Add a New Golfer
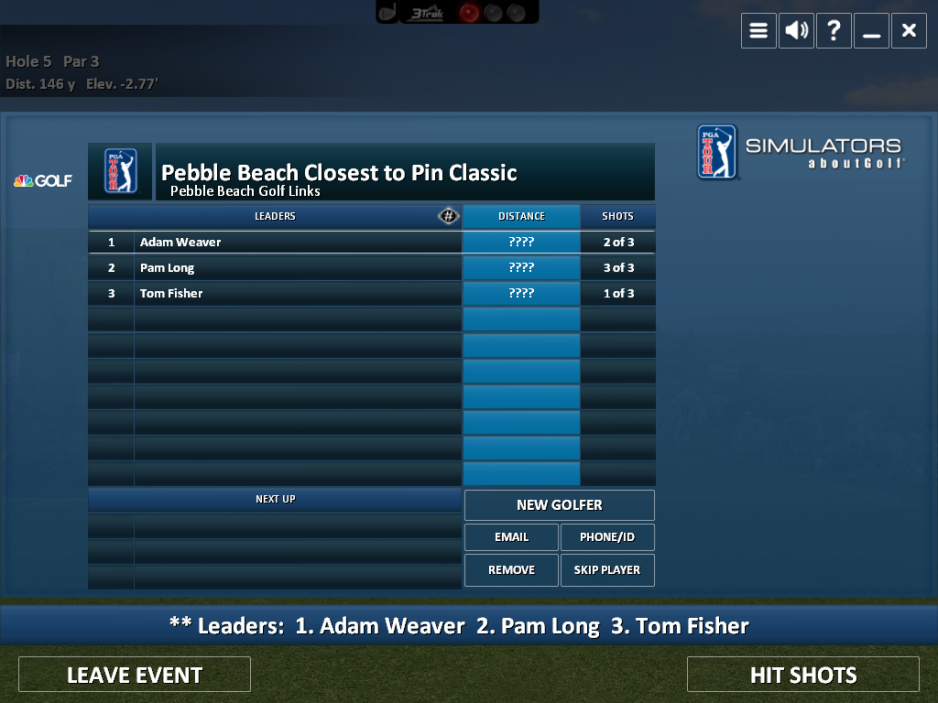938x703 pixels. click(x=559, y=505)
